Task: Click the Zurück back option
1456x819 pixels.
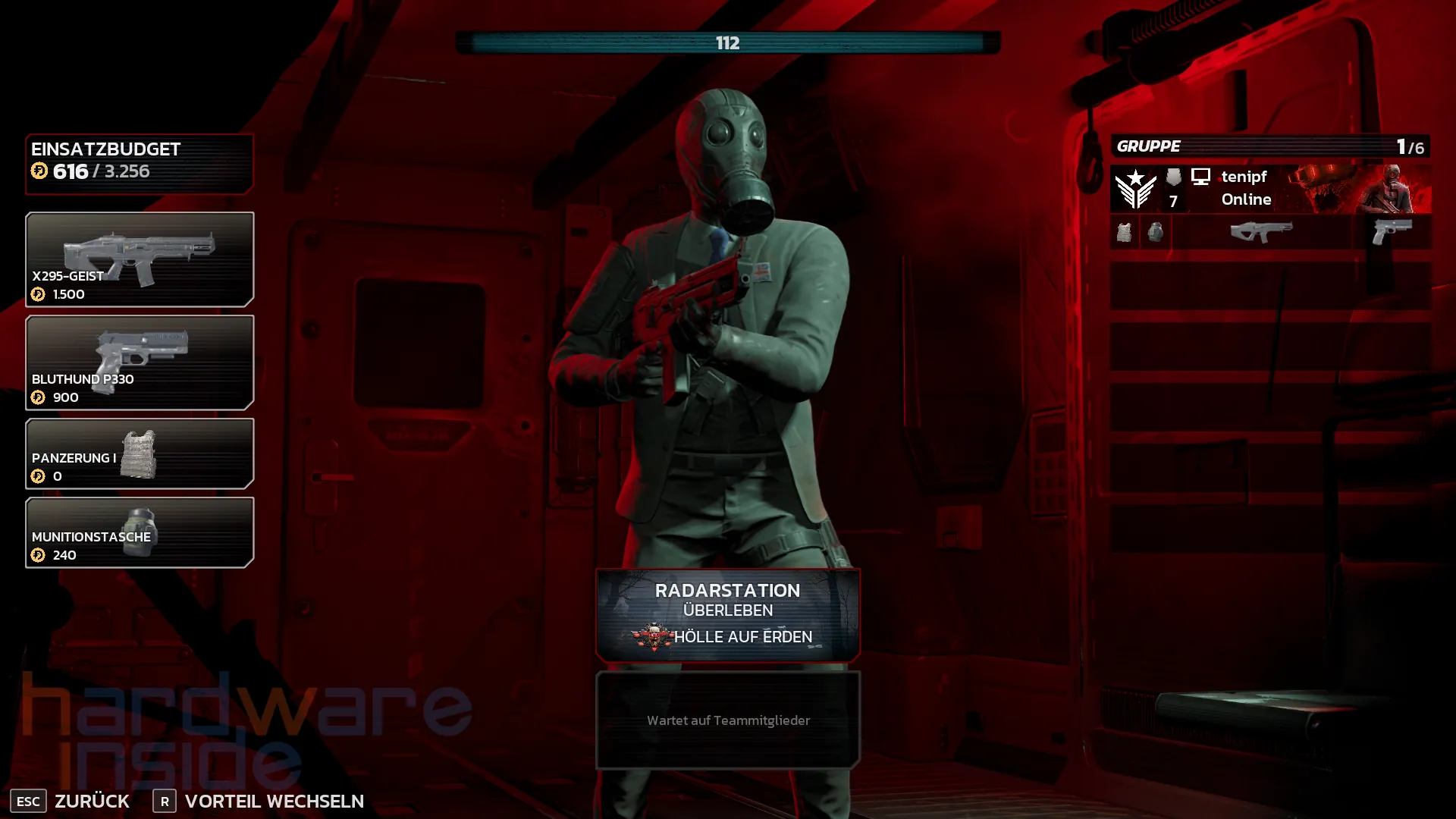Action: pyautogui.click(x=91, y=801)
